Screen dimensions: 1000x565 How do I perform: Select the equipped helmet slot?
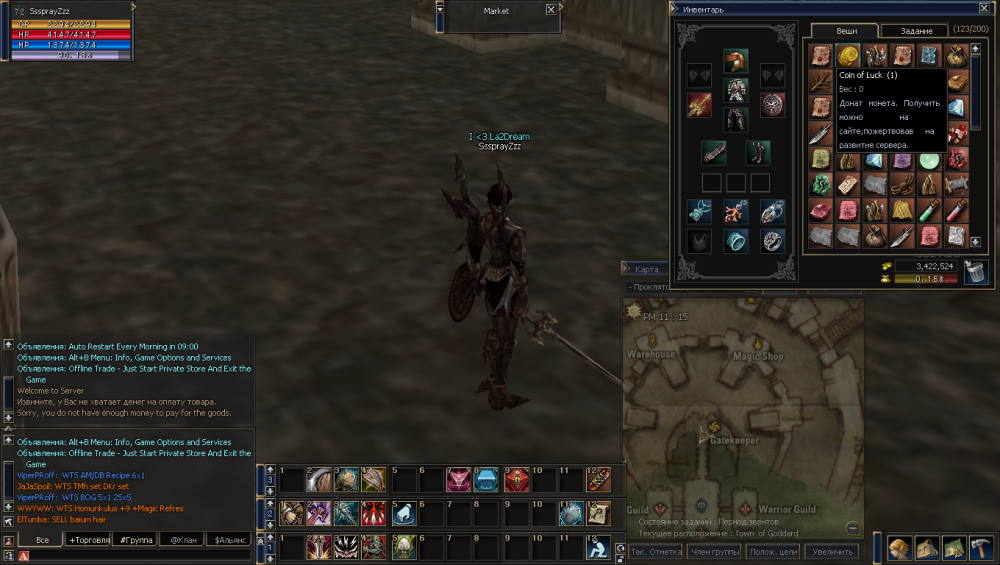click(x=736, y=61)
